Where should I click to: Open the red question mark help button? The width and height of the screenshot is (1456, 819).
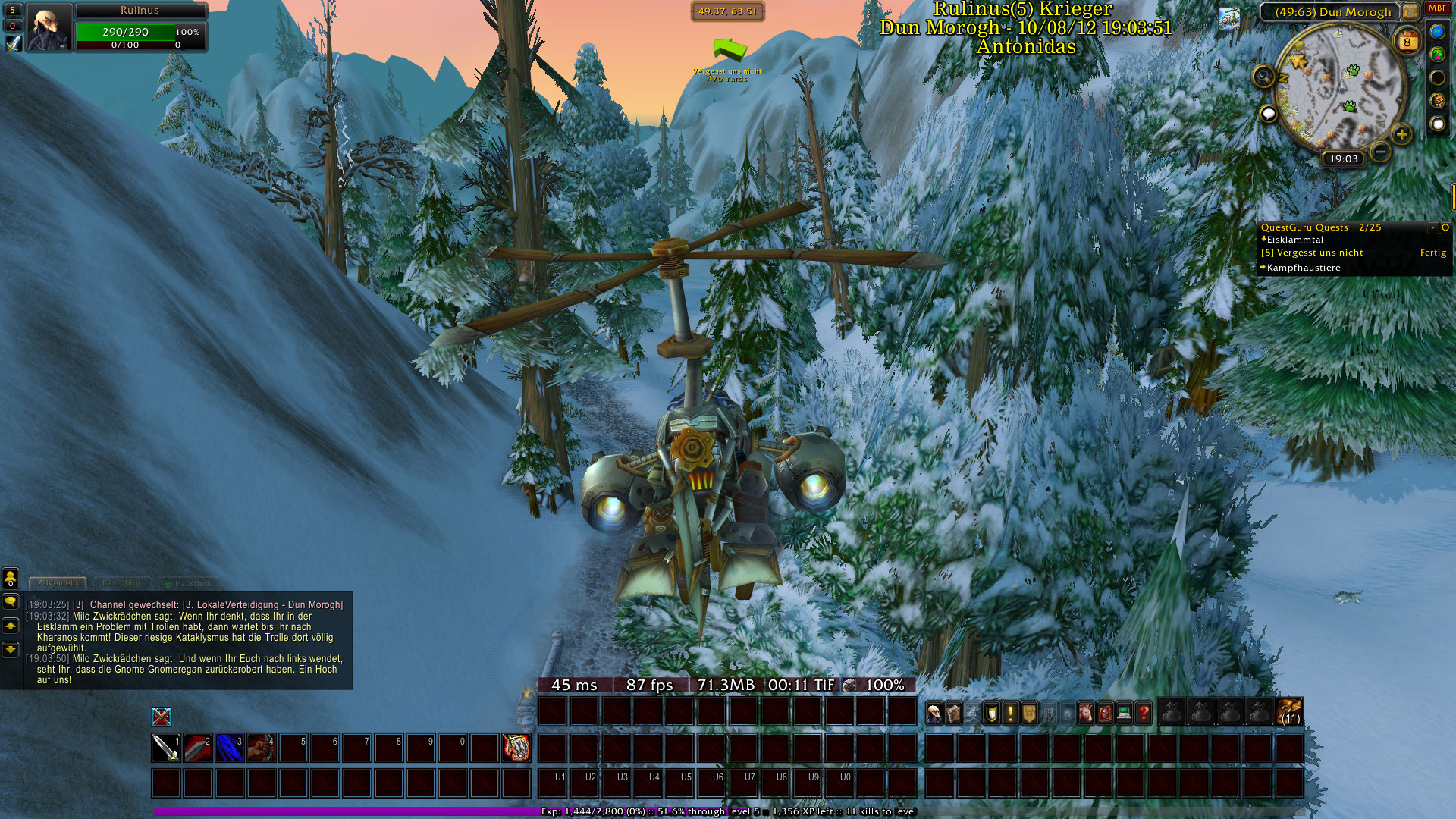point(1144,713)
